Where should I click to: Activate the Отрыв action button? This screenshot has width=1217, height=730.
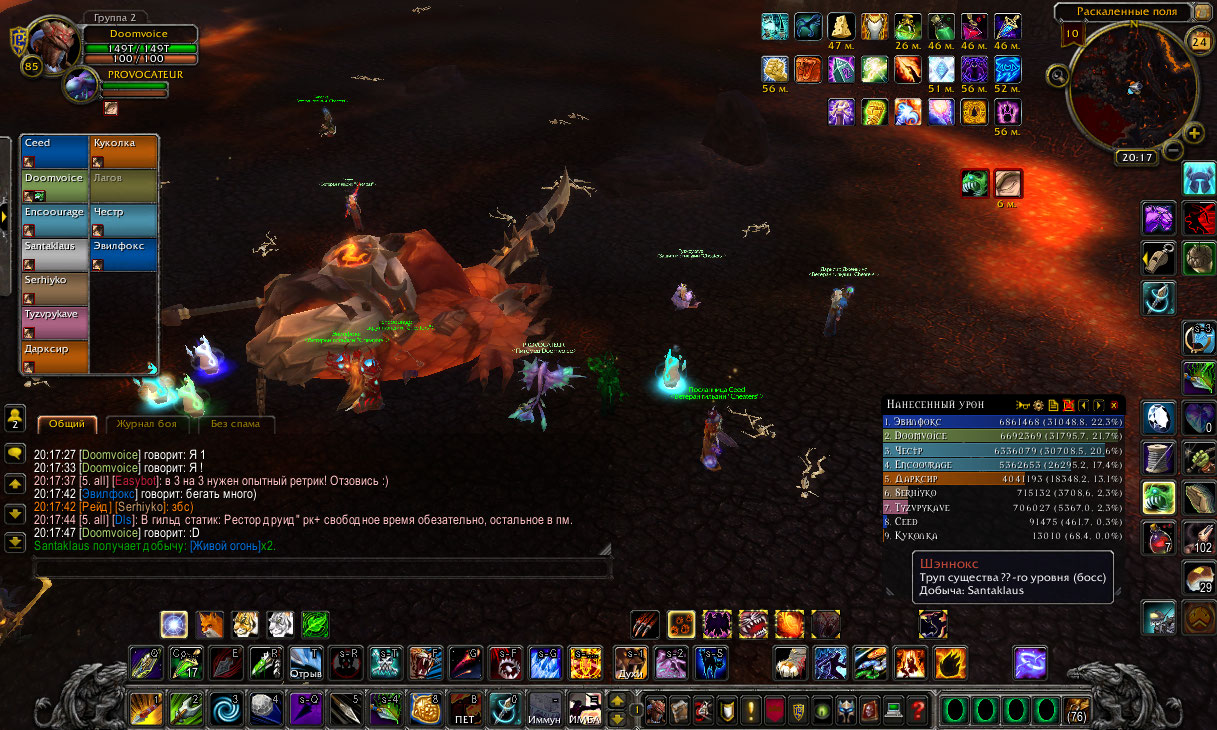[x=306, y=663]
